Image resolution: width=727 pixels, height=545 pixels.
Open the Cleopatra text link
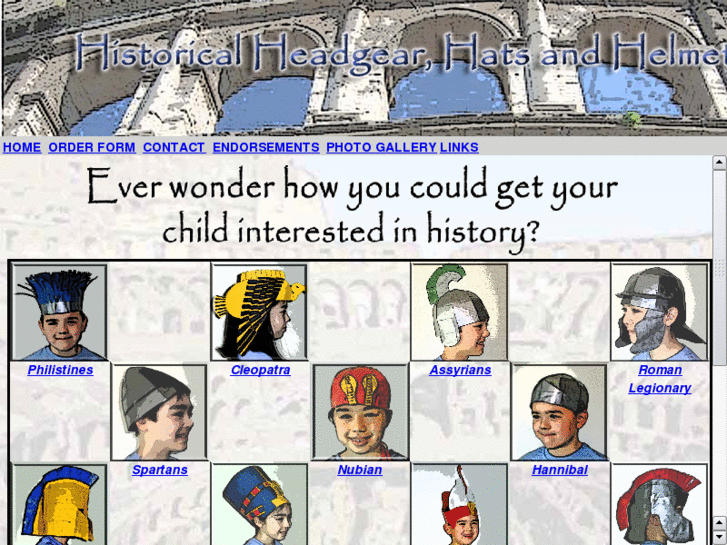pyautogui.click(x=260, y=370)
